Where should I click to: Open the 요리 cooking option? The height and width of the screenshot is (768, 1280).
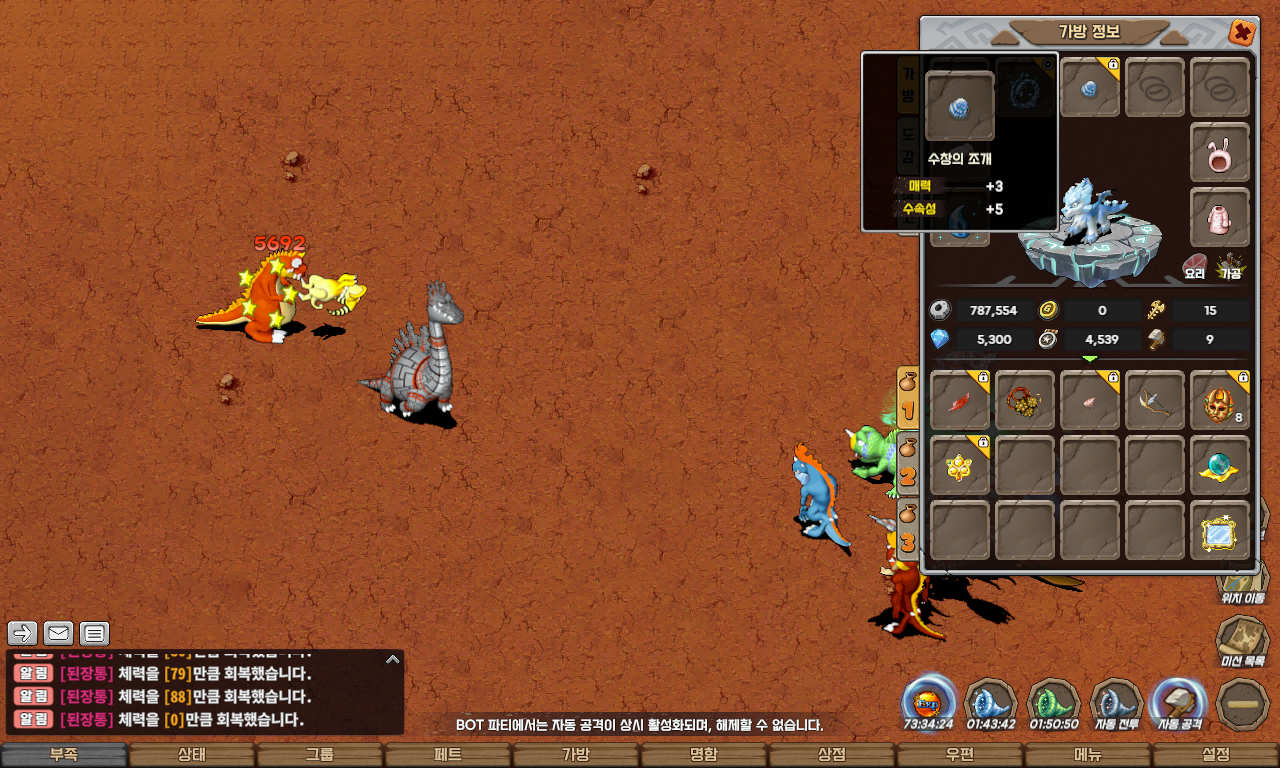coord(1195,266)
